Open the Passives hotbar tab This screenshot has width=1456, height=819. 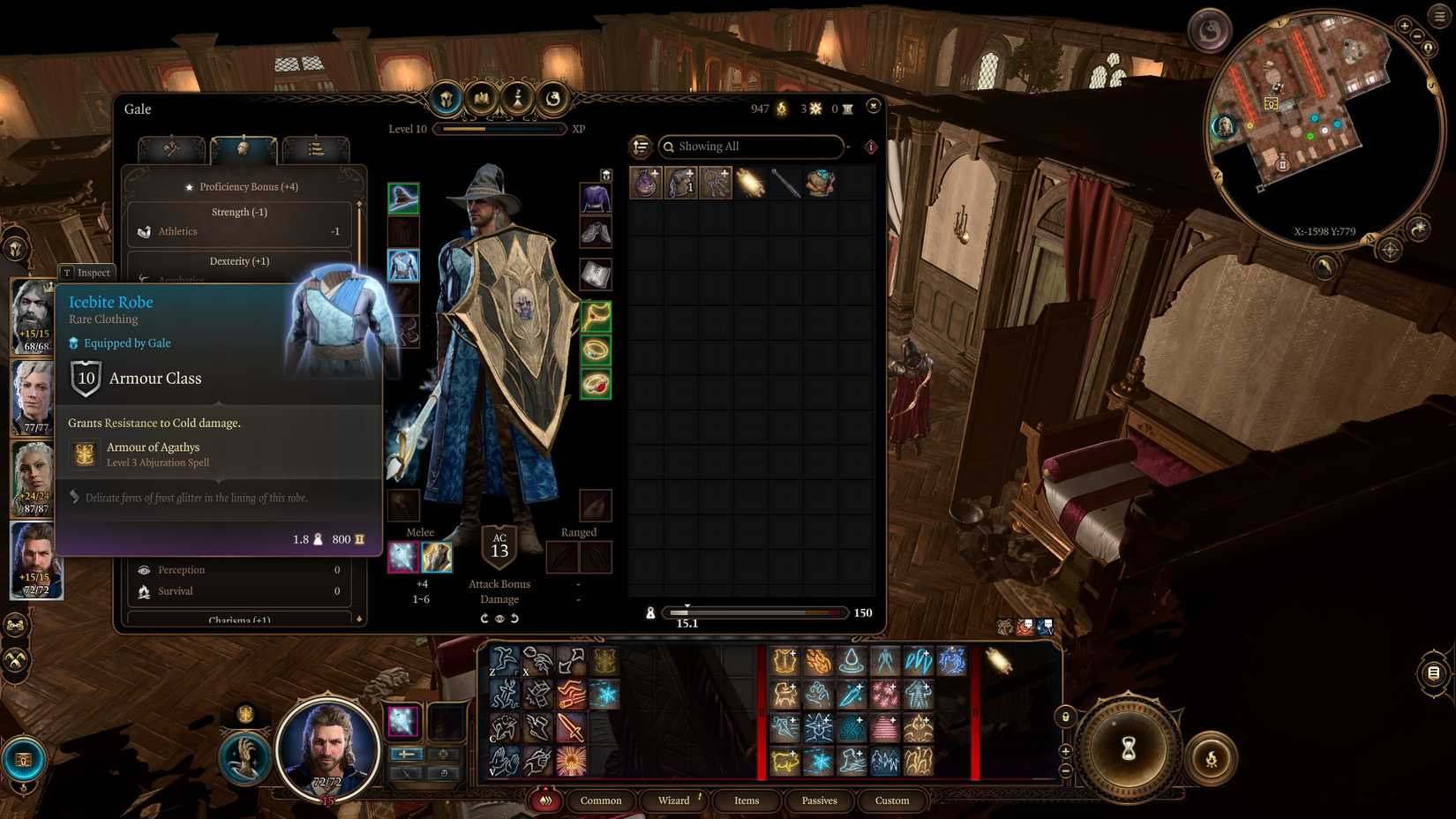point(820,800)
